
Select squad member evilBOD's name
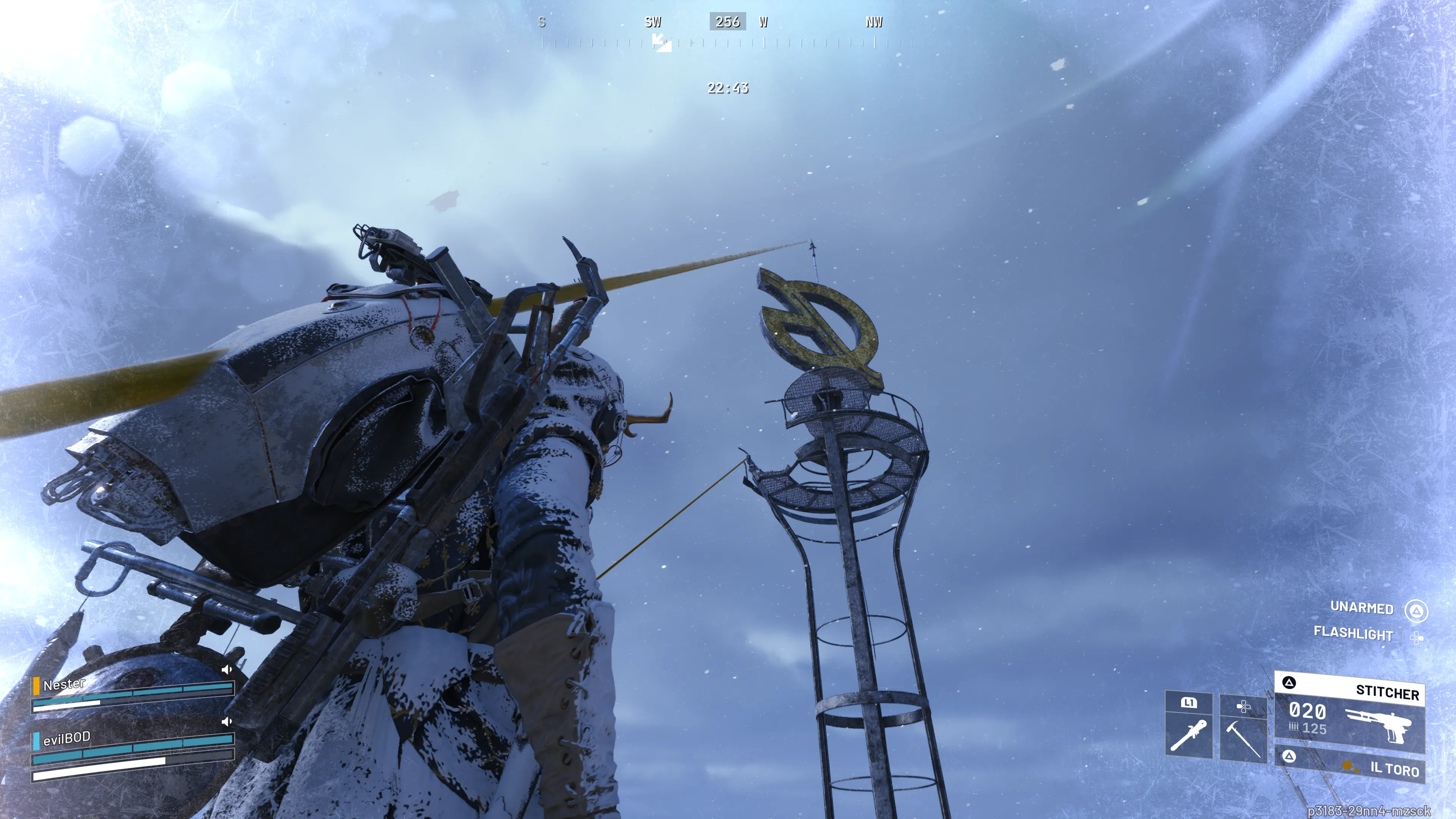(67, 738)
